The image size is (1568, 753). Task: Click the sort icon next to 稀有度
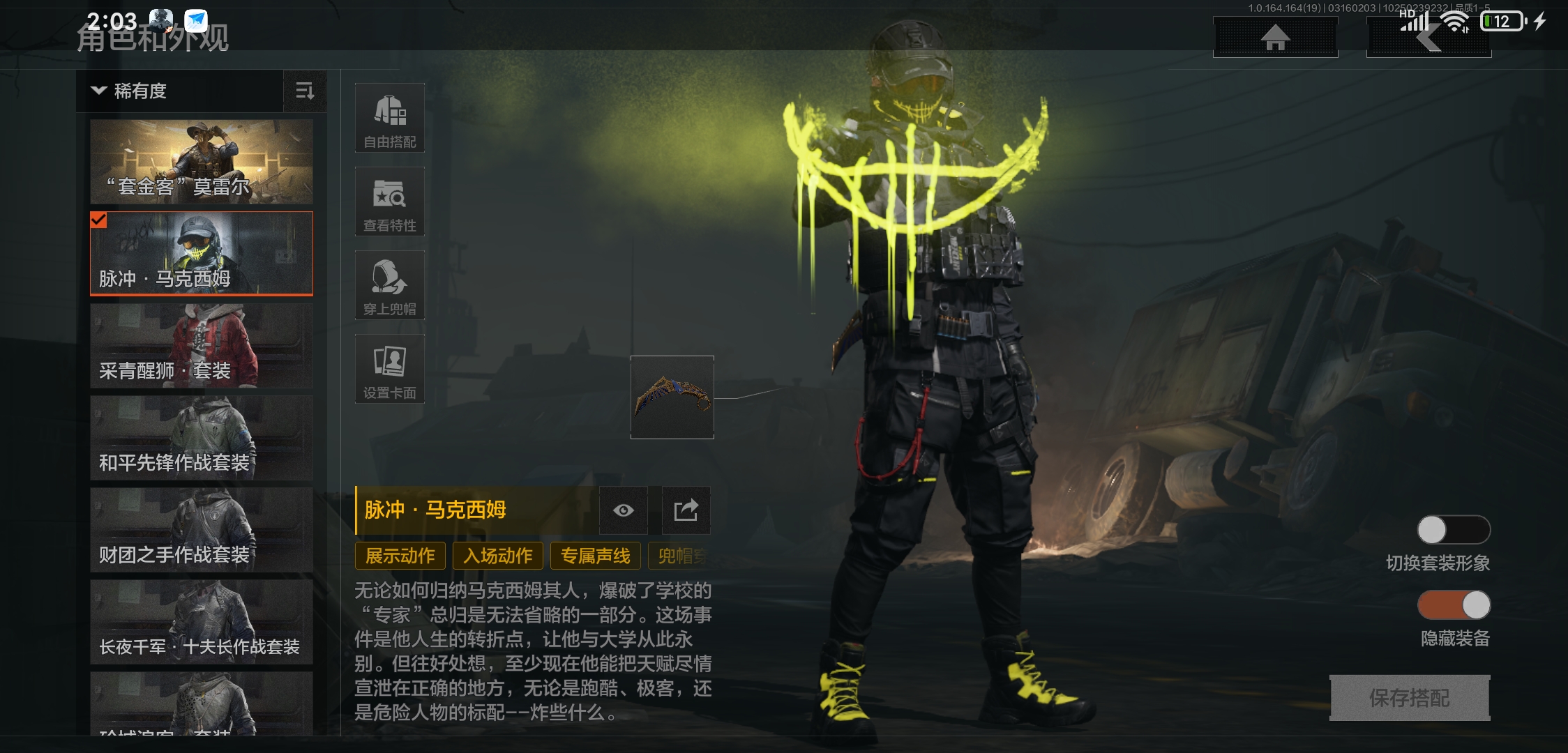(x=305, y=91)
